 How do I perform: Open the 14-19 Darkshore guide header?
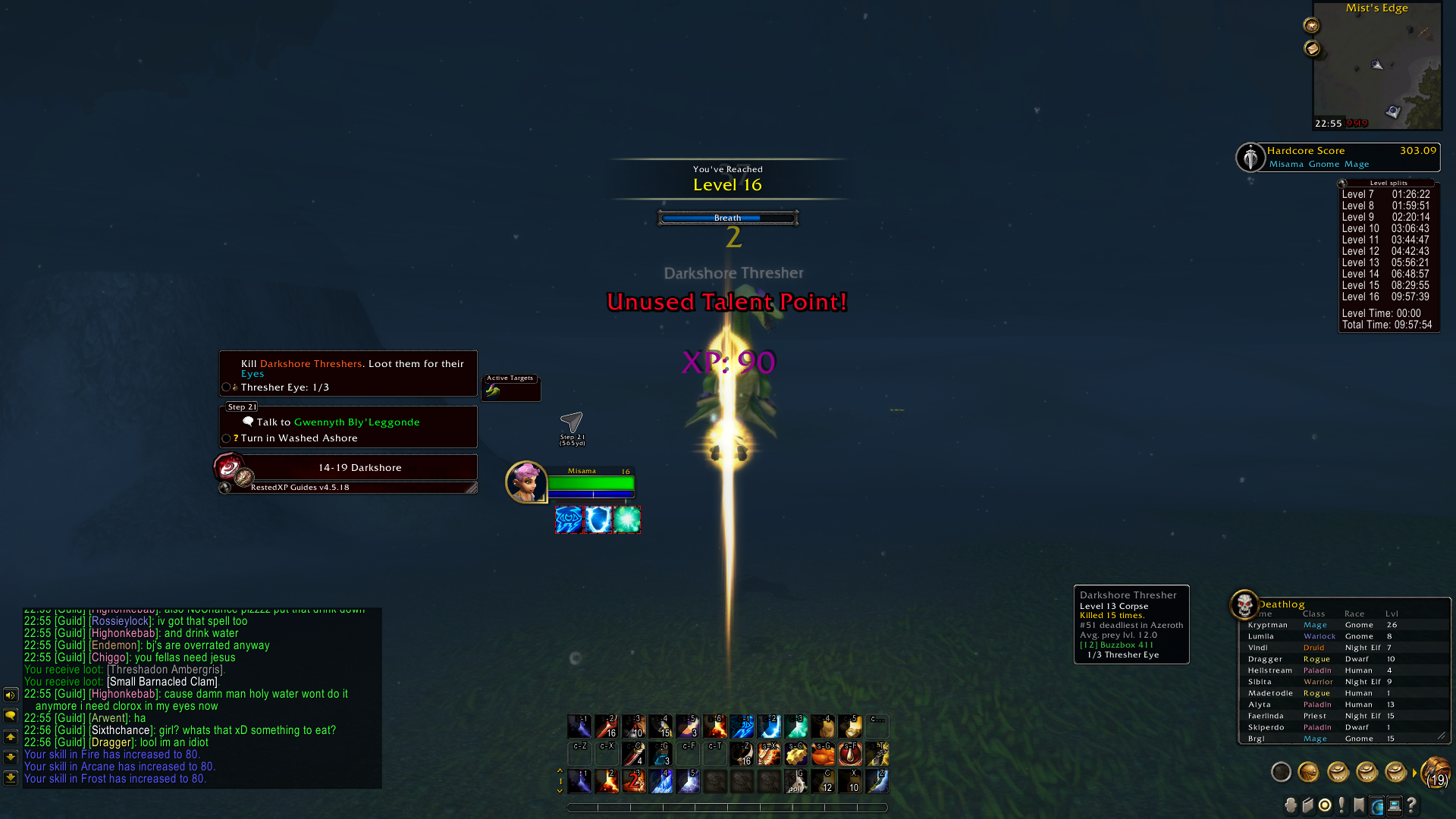(x=359, y=468)
